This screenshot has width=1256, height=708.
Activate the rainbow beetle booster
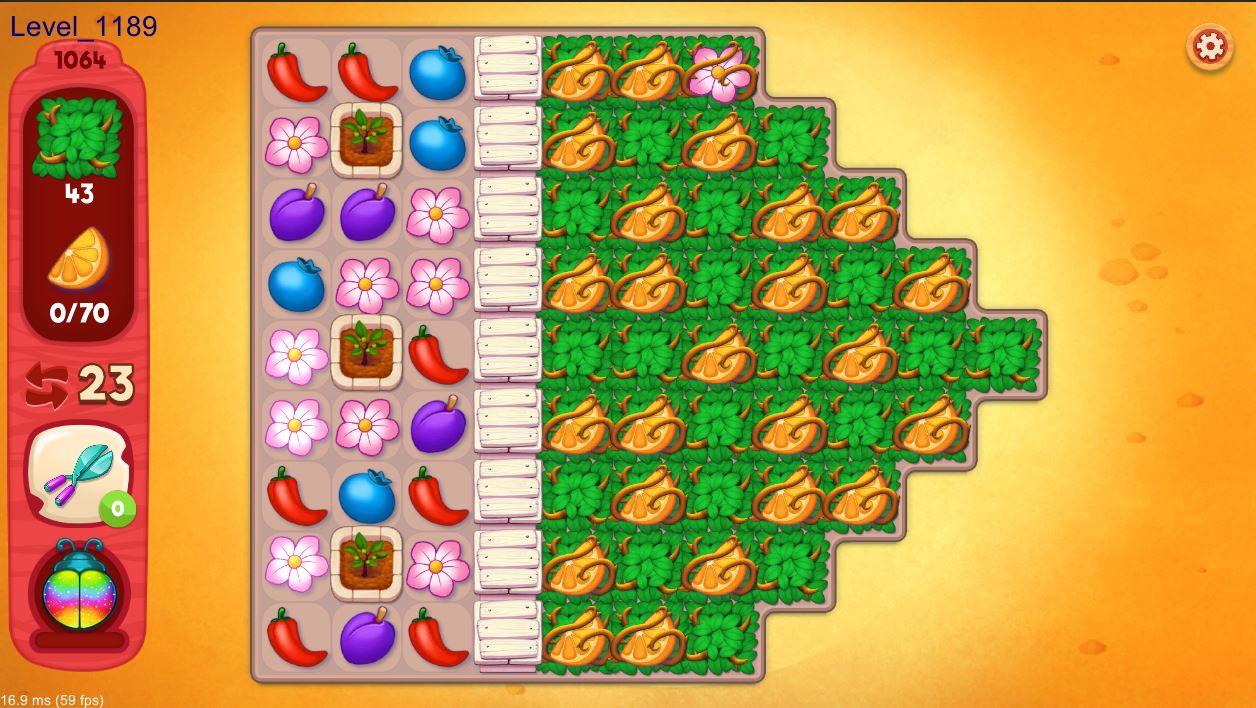click(x=79, y=588)
